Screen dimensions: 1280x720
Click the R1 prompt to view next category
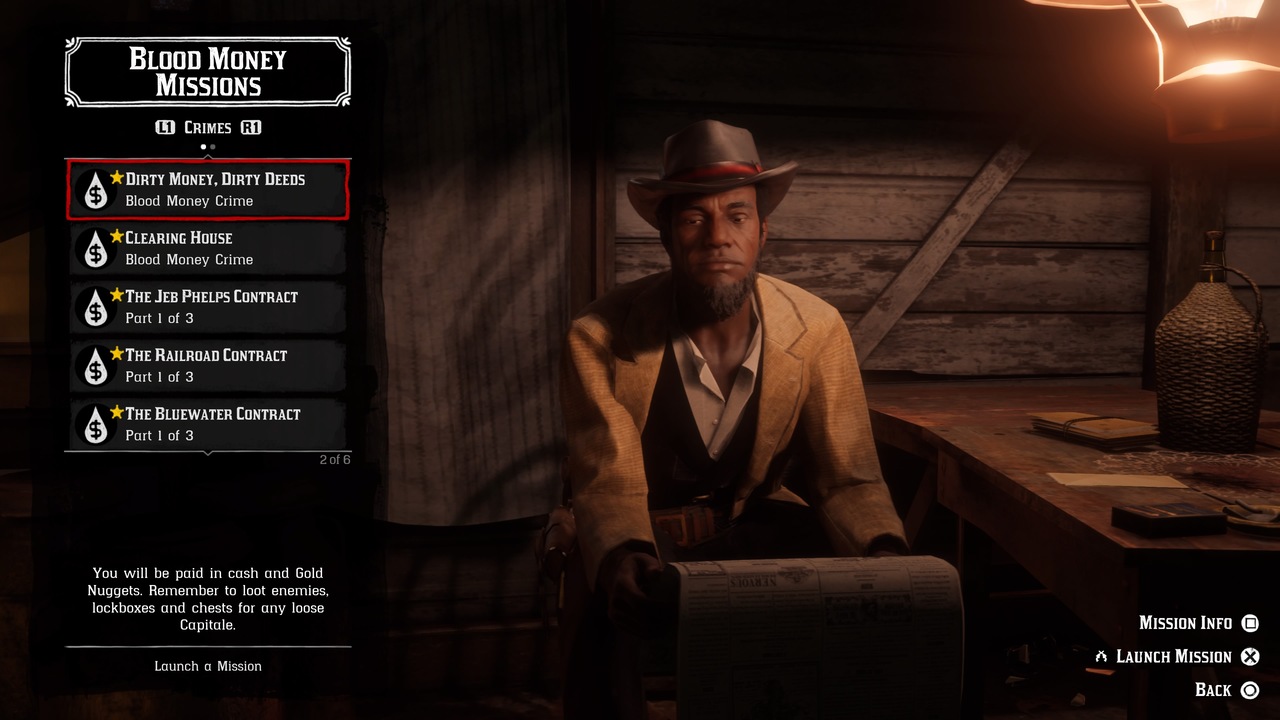[x=251, y=127]
